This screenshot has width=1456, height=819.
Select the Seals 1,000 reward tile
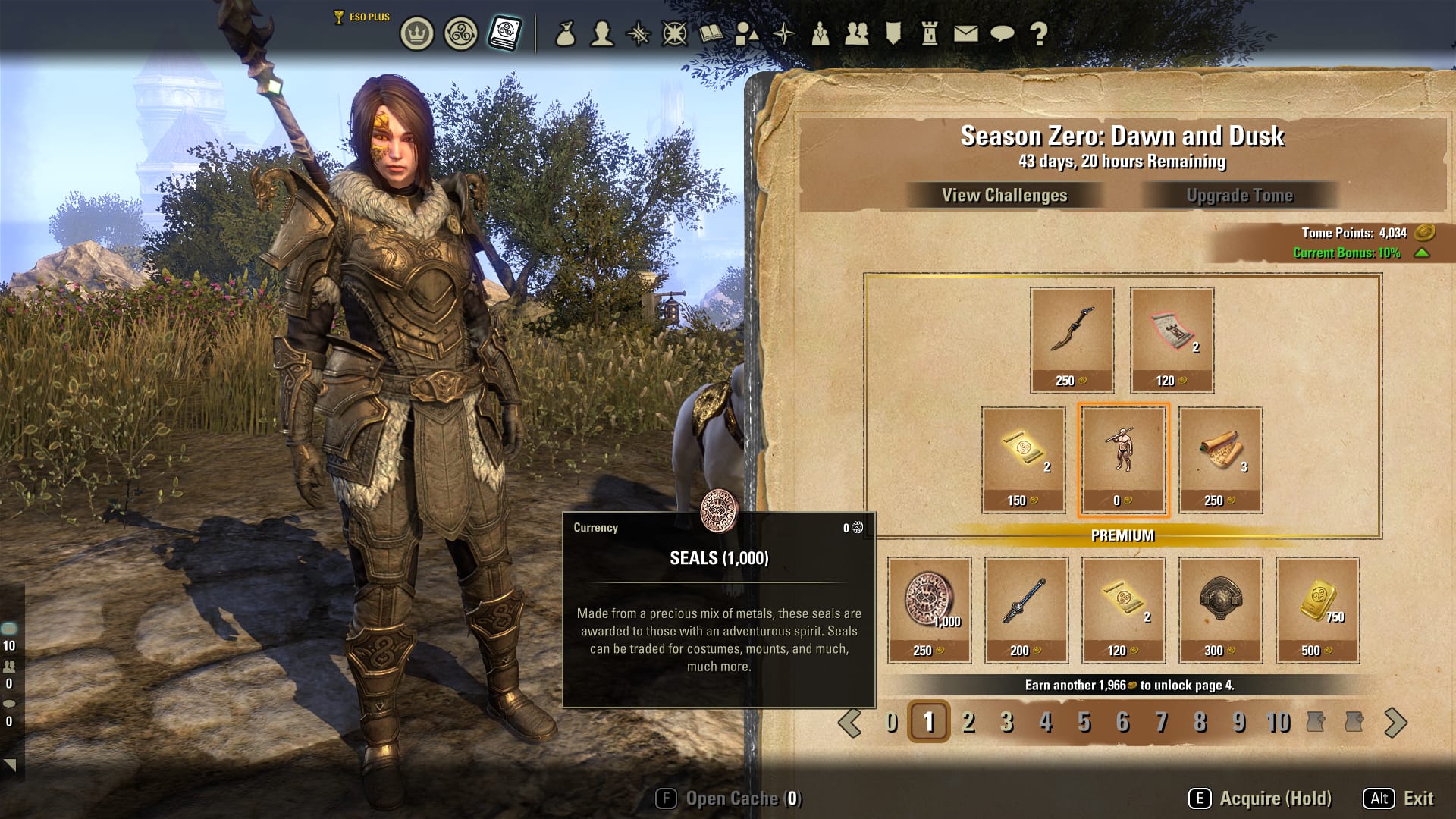[929, 610]
